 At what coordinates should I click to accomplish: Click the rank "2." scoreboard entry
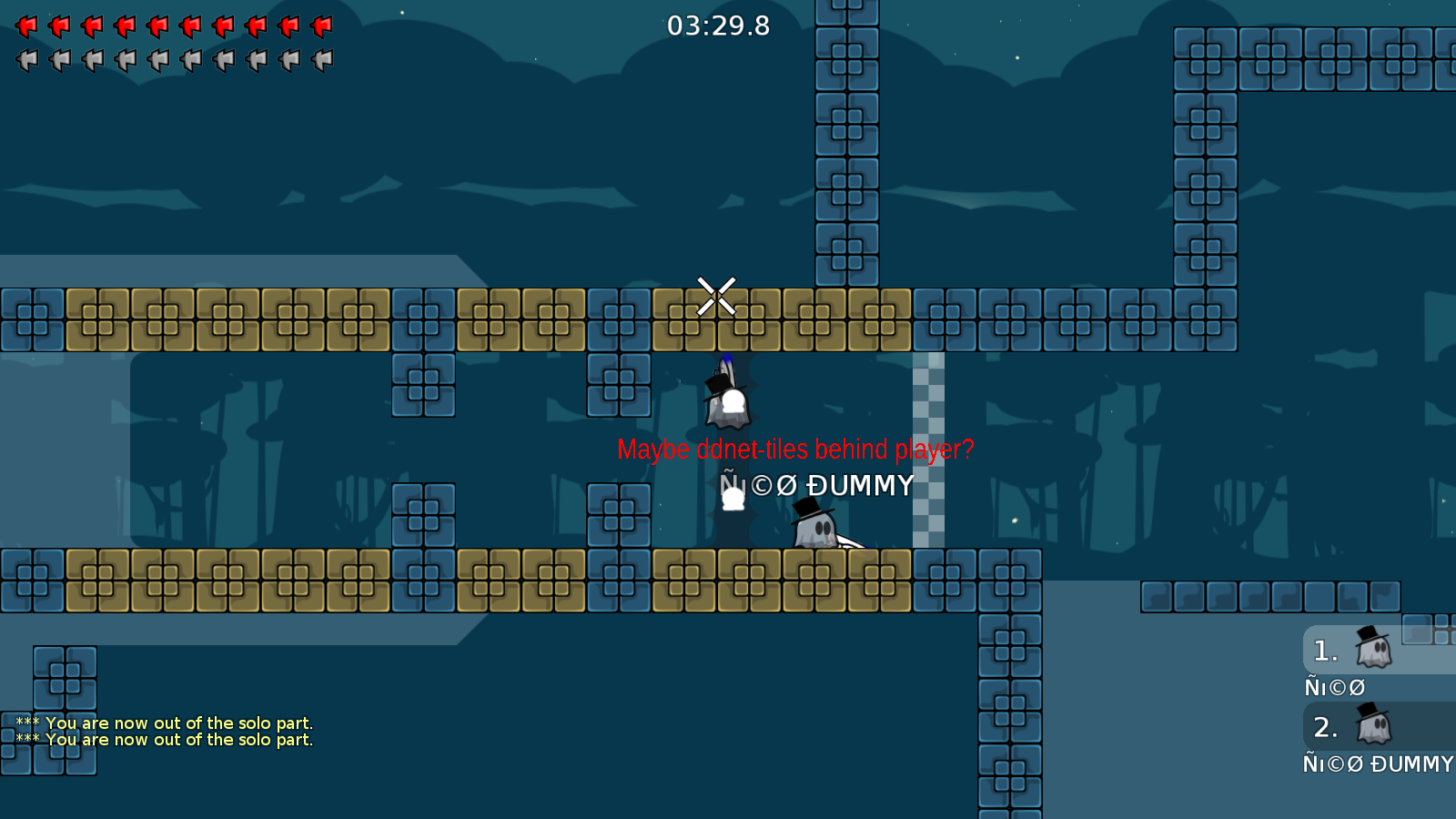pyautogui.click(x=1325, y=727)
